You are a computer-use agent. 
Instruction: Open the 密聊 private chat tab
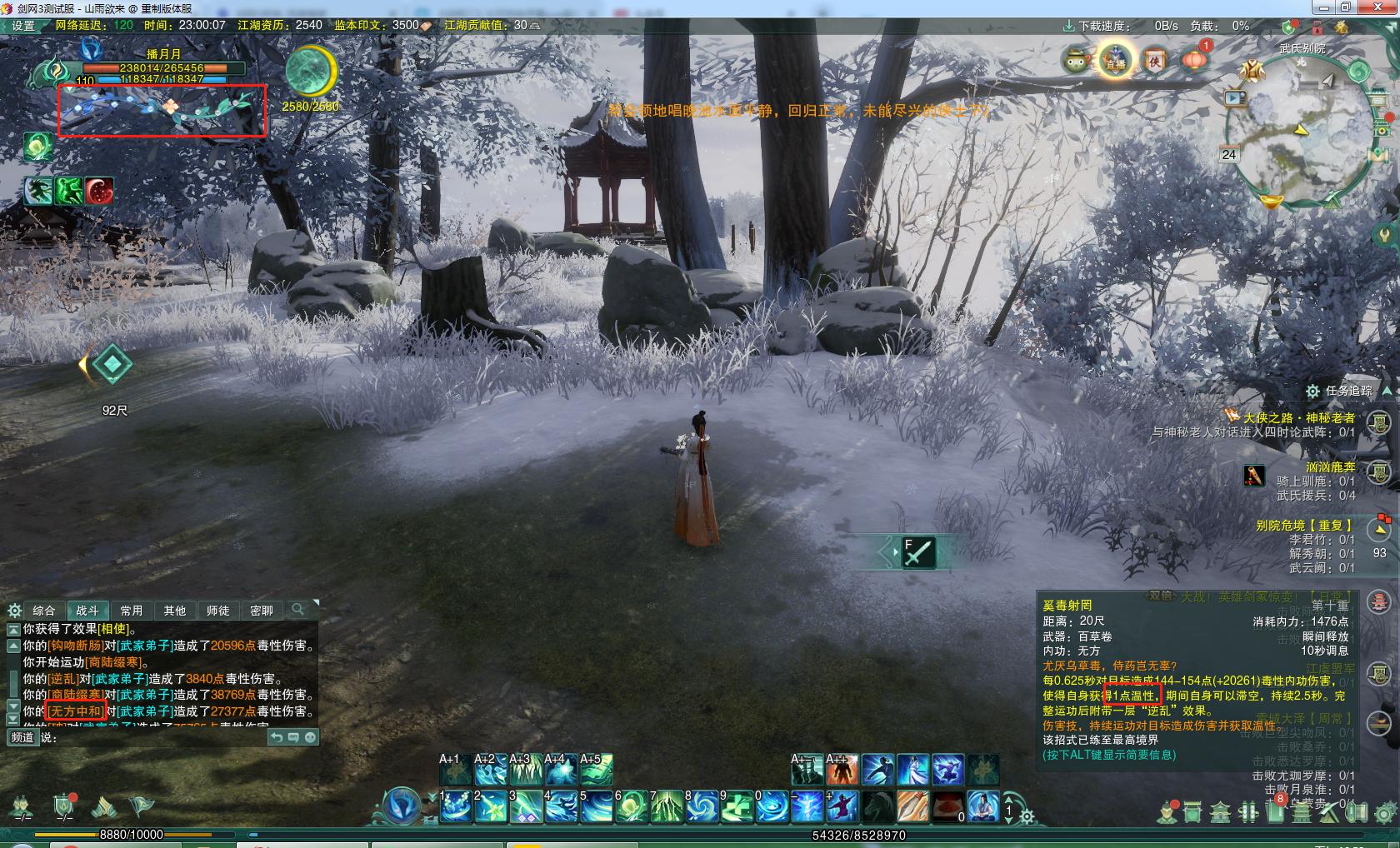261,611
